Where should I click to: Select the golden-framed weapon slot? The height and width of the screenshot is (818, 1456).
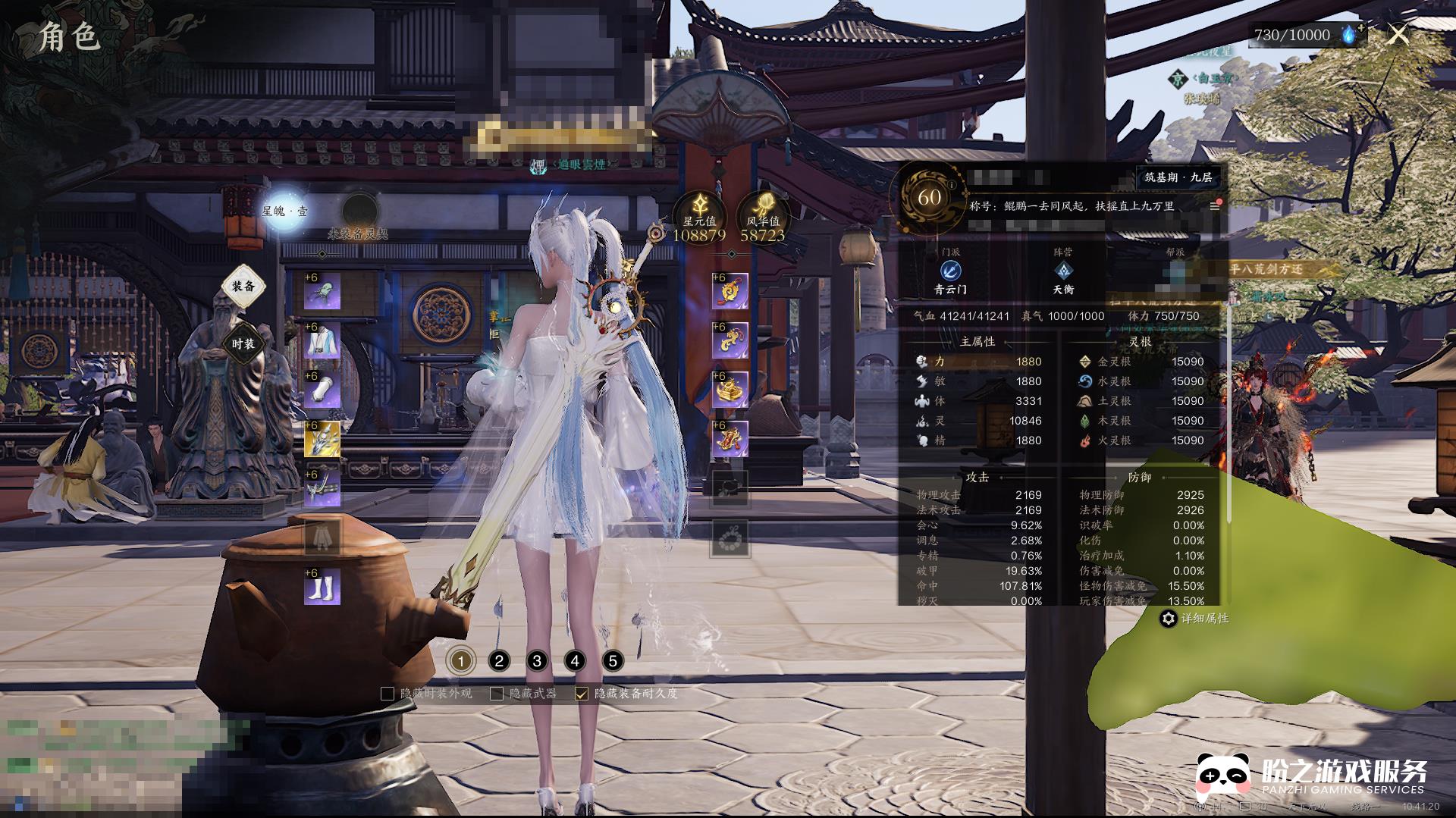tap(322, 440)
